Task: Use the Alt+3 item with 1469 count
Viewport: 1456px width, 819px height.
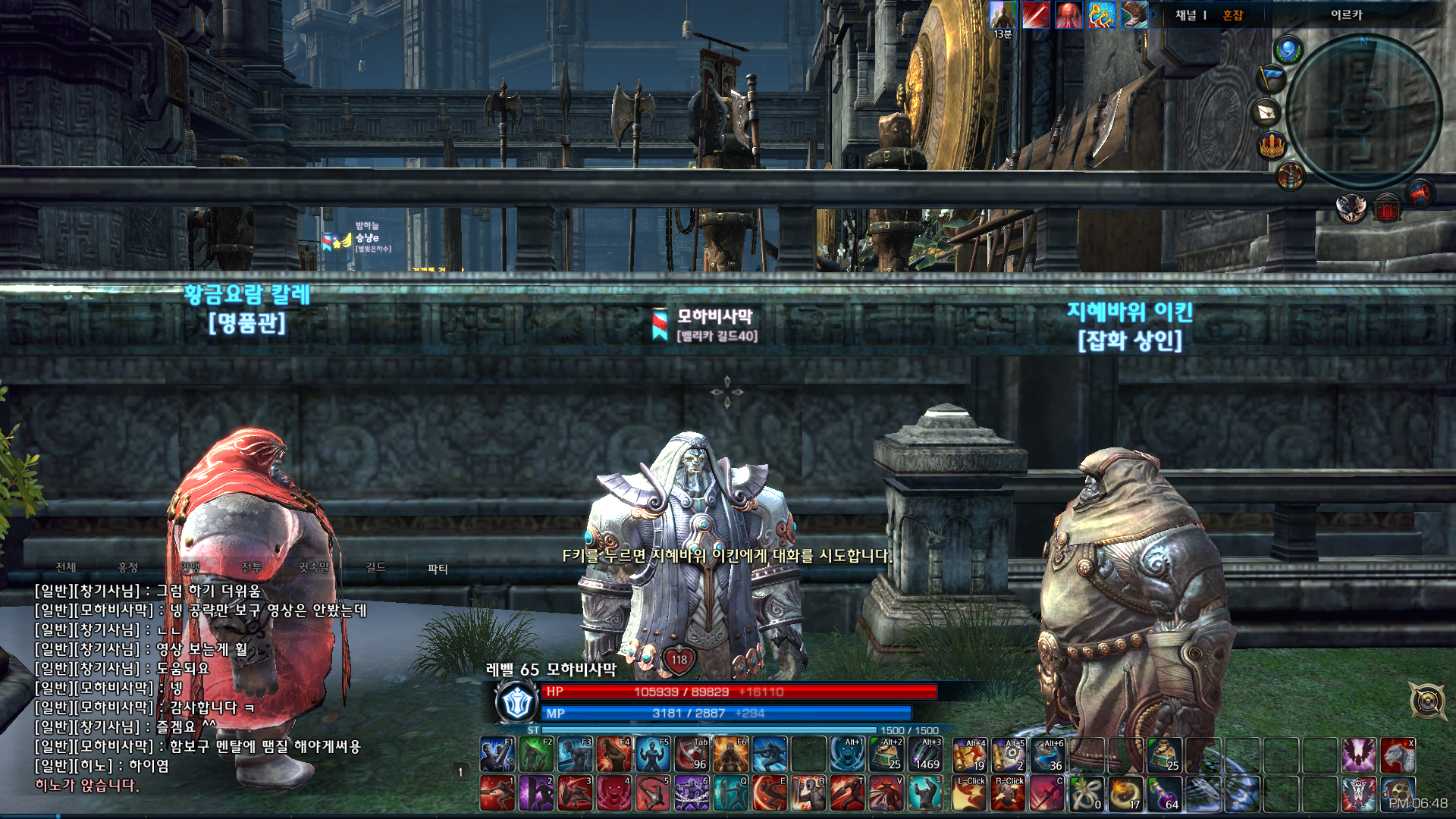Action: pos(926,755)
